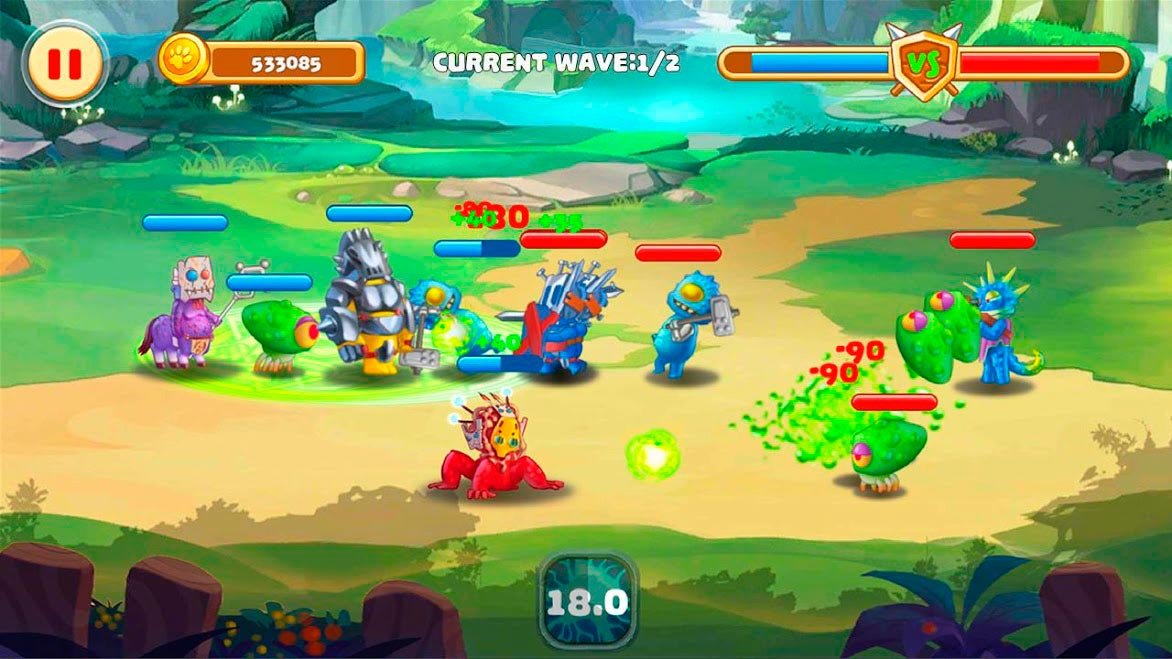Activate the skill showing the 18.0 cooldown
The image size is (1172, 659).
point(587,602)
